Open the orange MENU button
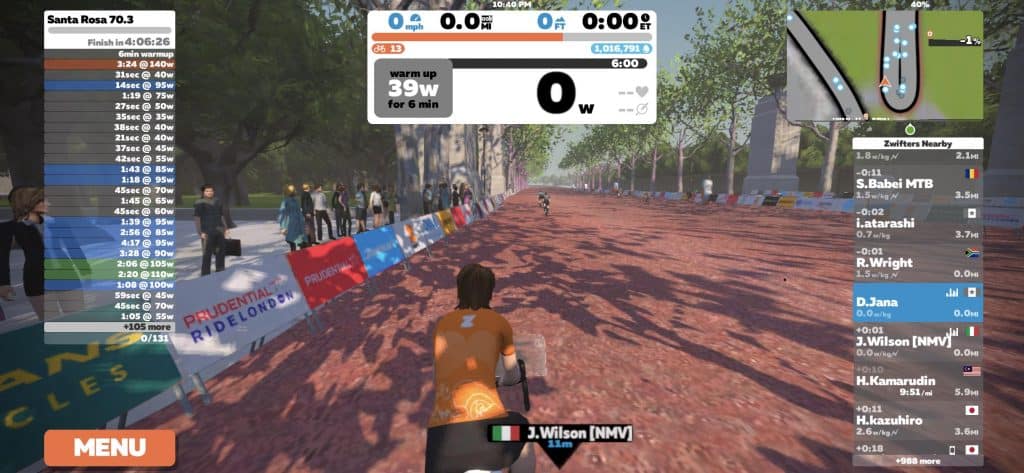1024x473 pixels. (109, 447)
